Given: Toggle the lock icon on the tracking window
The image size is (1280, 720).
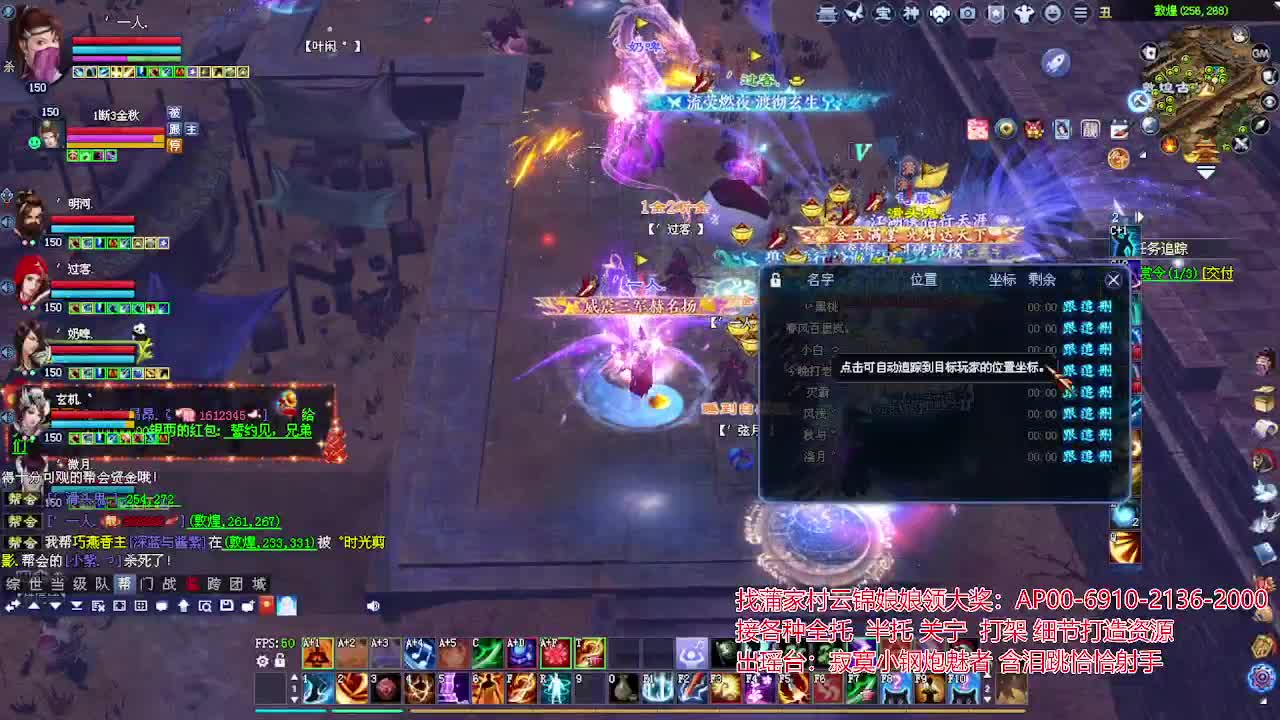Looking at the screenshot, I should click(775, 281).
